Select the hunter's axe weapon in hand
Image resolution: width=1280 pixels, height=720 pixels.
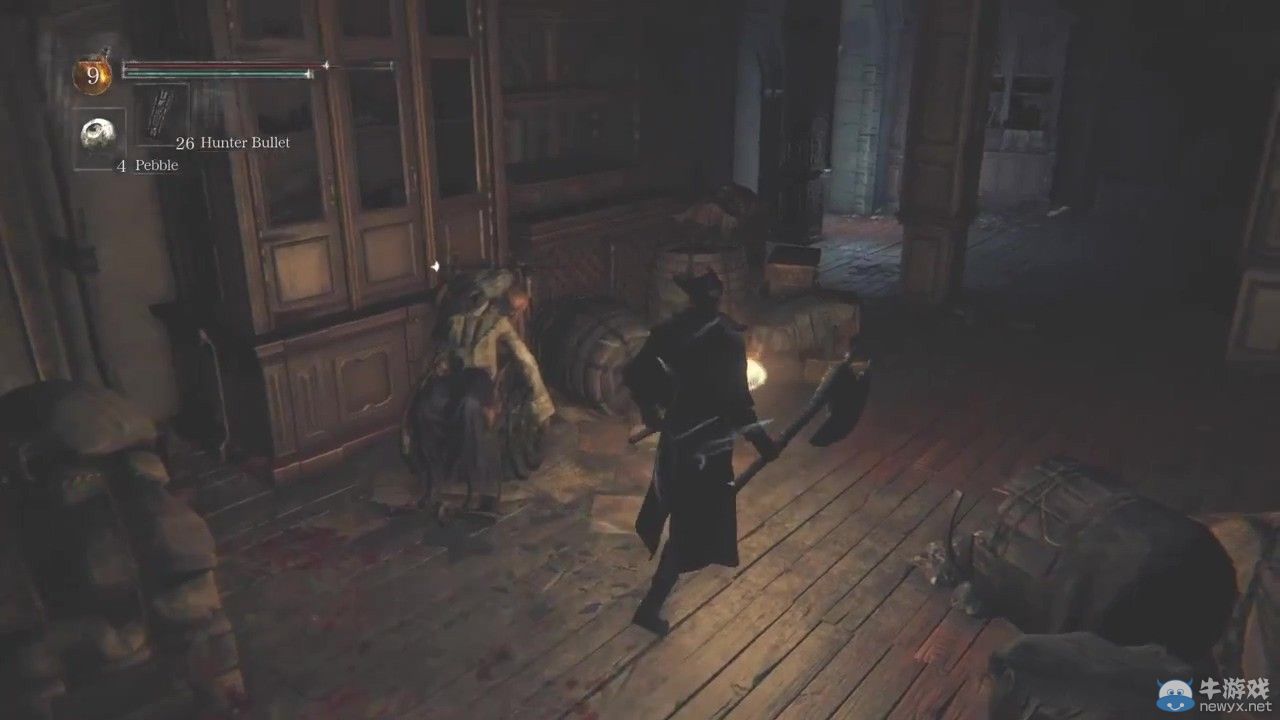pos(840,400)
